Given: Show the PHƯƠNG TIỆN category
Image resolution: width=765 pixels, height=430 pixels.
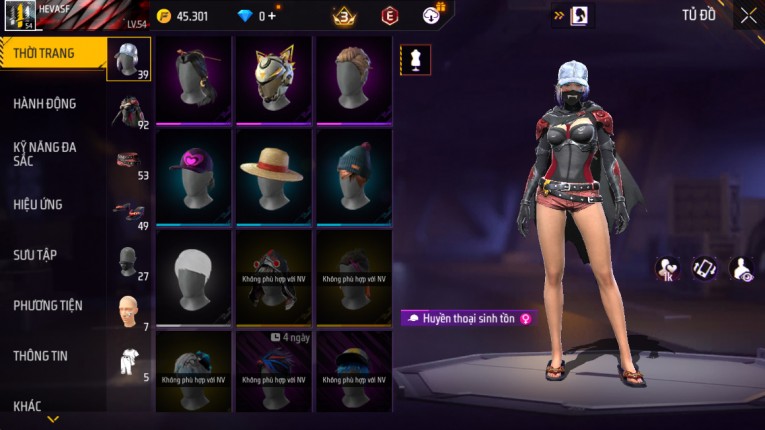Looking at the screenshot, I should tap(48, 305).
